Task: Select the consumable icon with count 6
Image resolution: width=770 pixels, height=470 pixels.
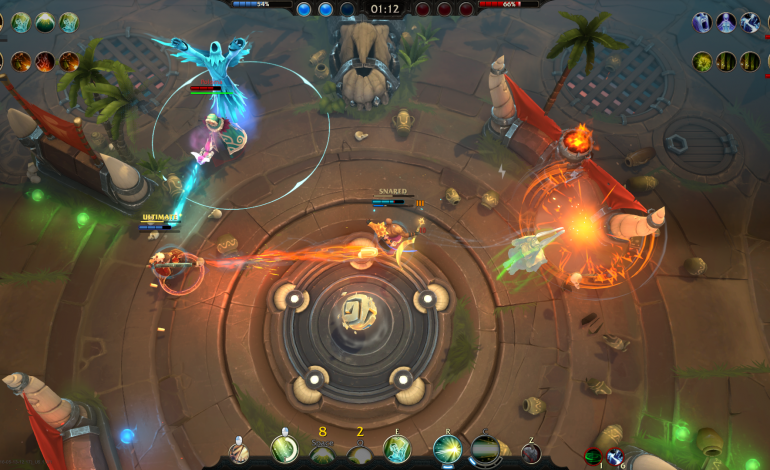Action: (613, 455)
